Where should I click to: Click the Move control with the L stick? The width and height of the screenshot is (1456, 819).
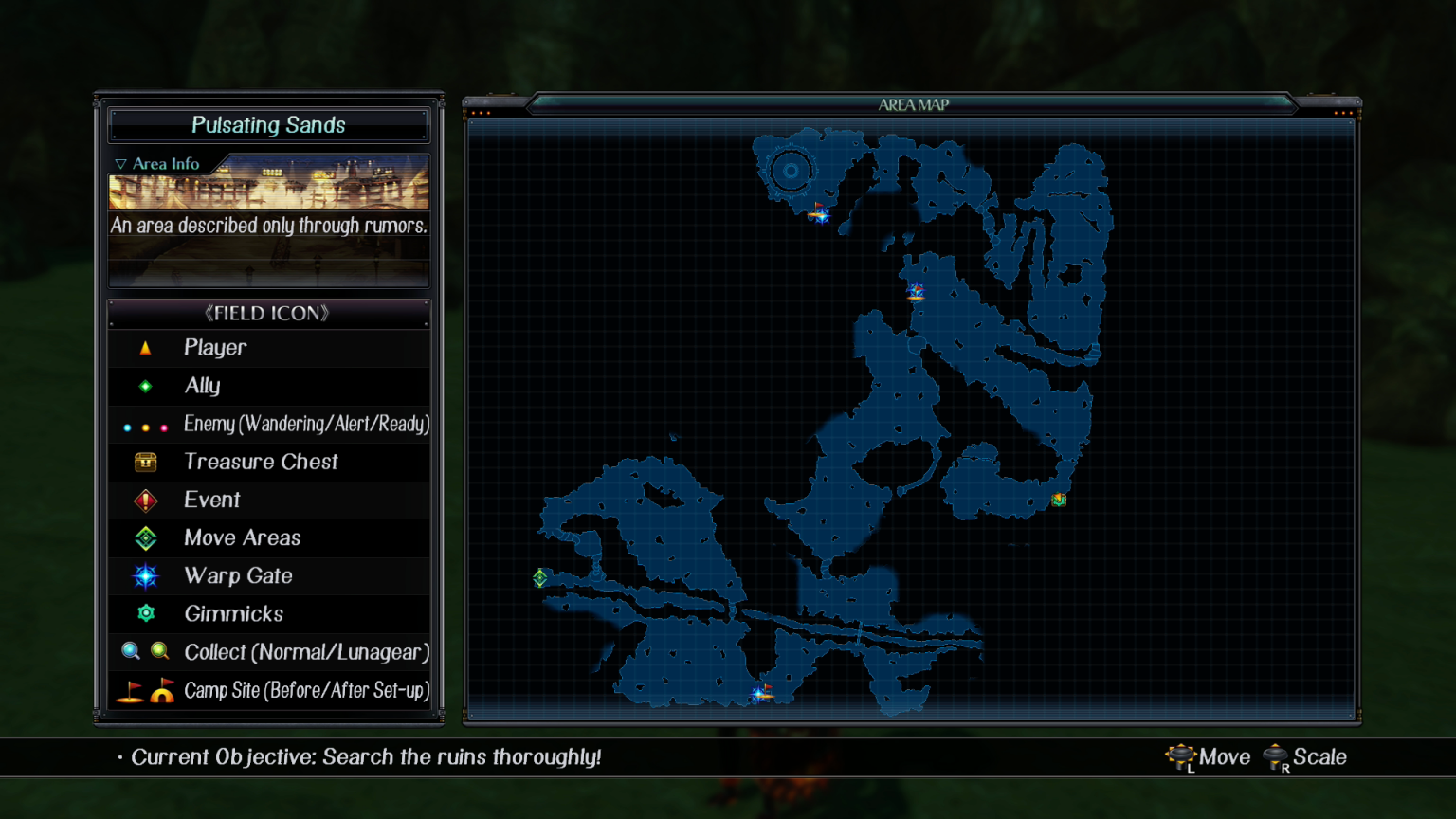pyautogui.click(x=1208, y=756)
